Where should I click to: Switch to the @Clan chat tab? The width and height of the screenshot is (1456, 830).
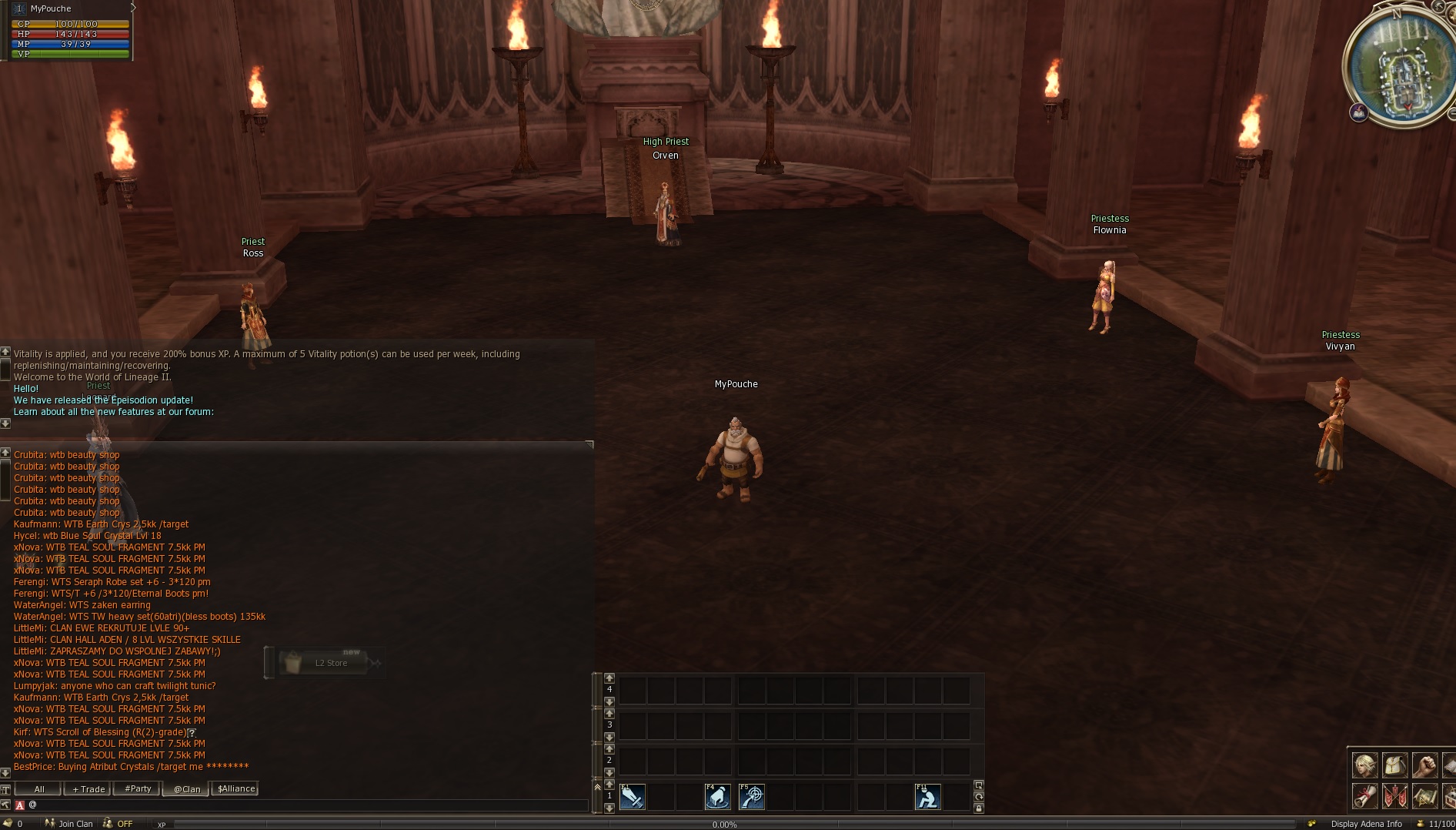pos(185,788)
